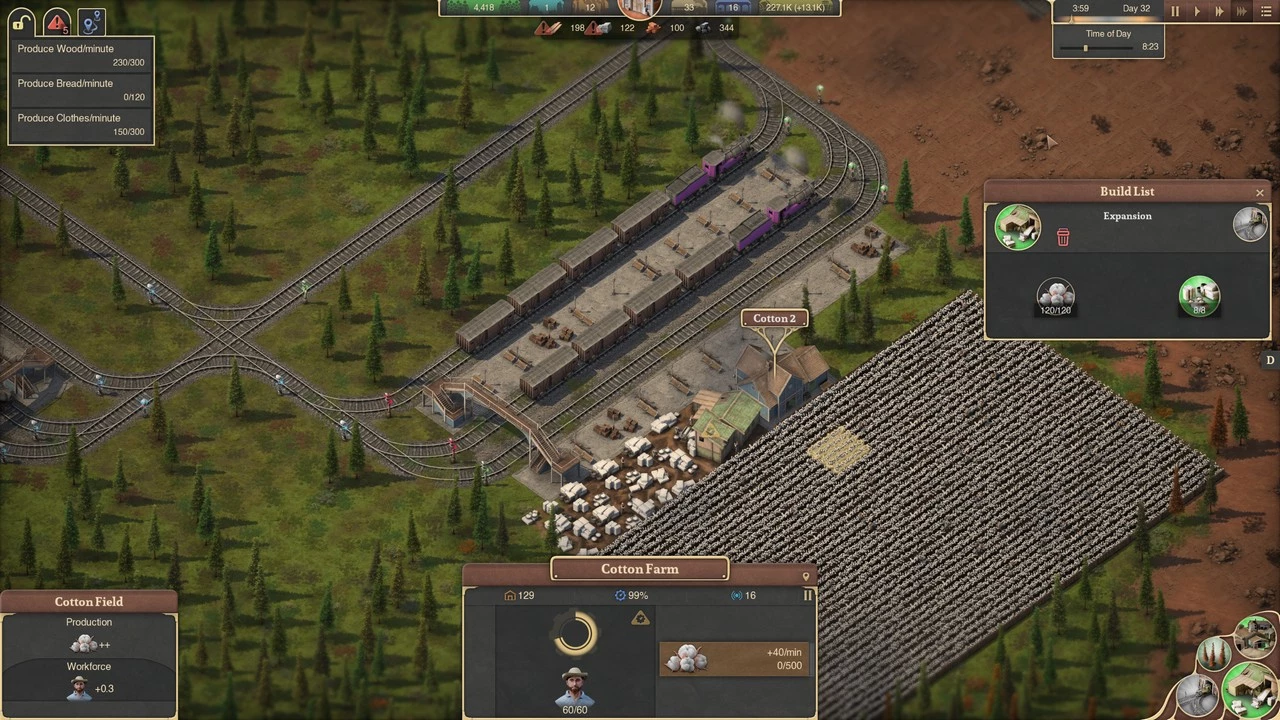Close the Build List panel
The image size is (1280, 720).
tap(1260, 193)
